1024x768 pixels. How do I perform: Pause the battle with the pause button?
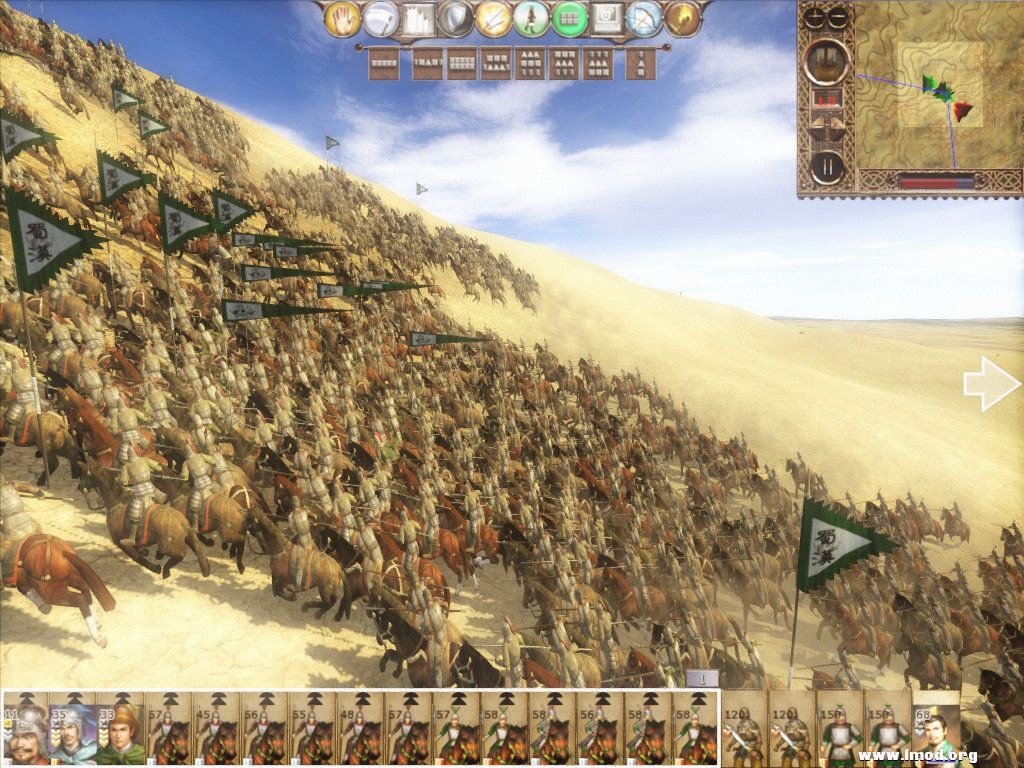[827, 166]
